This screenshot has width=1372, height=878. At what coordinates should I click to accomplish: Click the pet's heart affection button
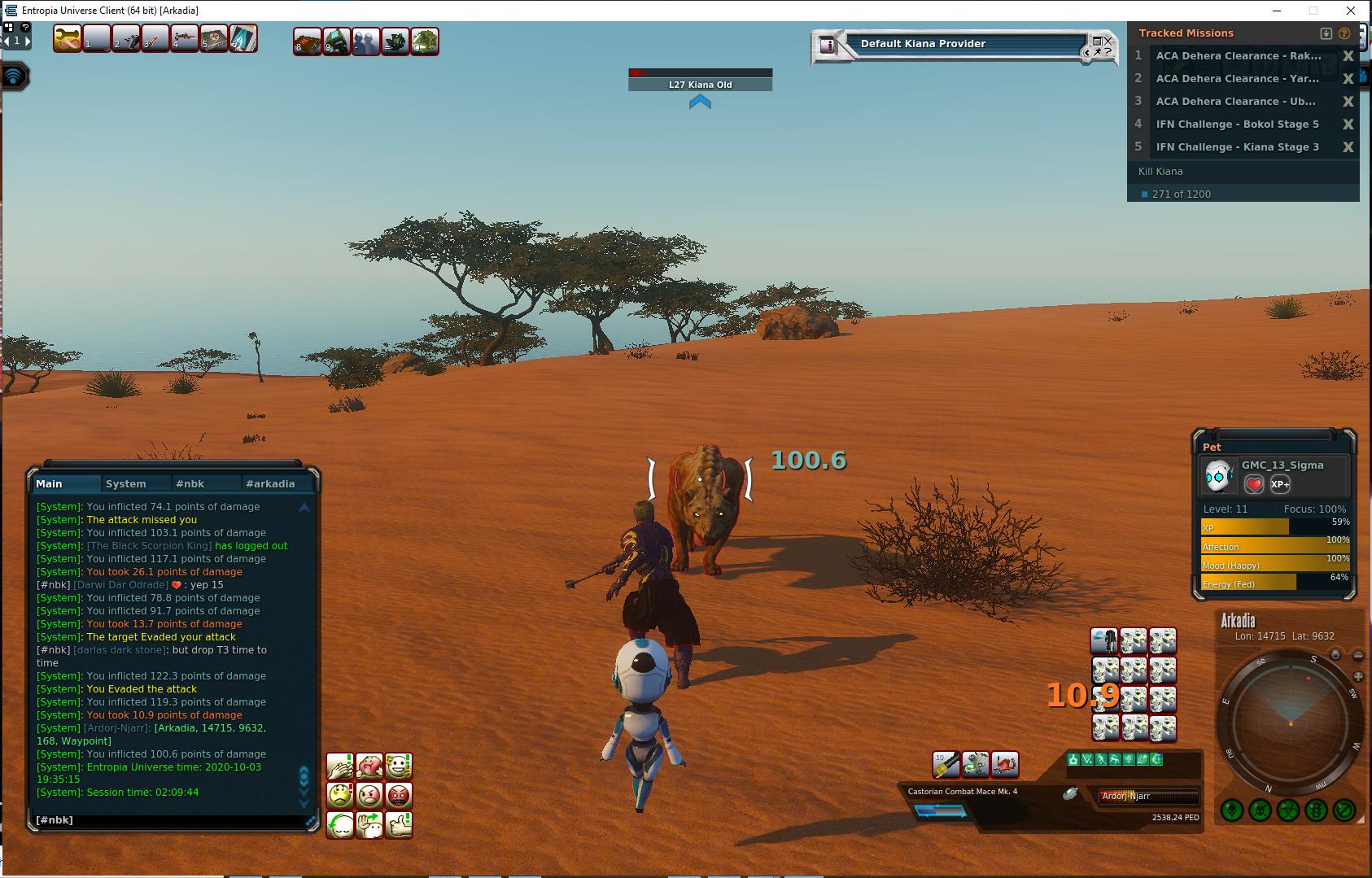(x=1254, y=484)
